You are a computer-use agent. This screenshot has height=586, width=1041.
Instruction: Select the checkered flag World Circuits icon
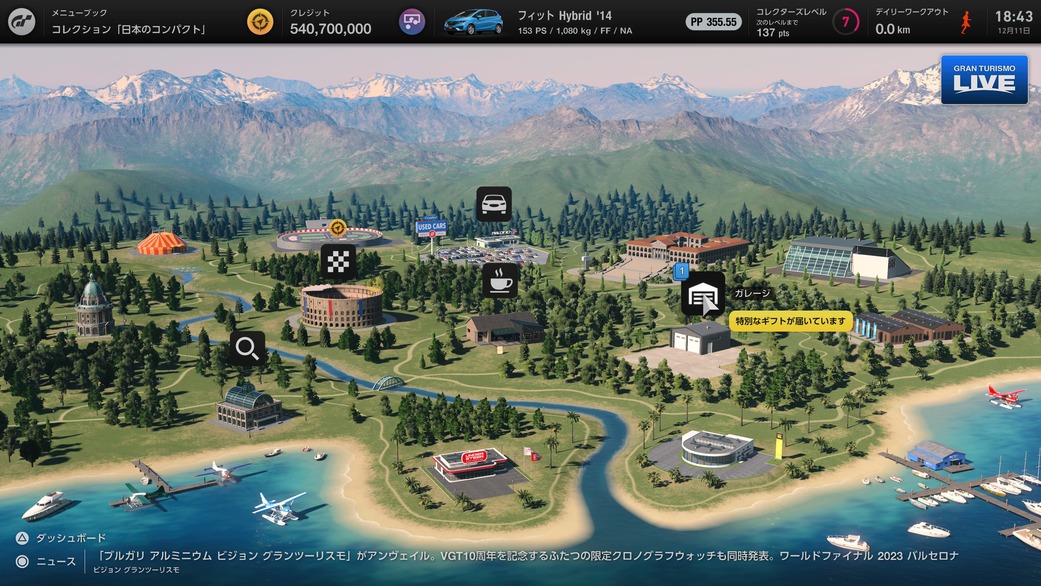(x=338, y=262)
